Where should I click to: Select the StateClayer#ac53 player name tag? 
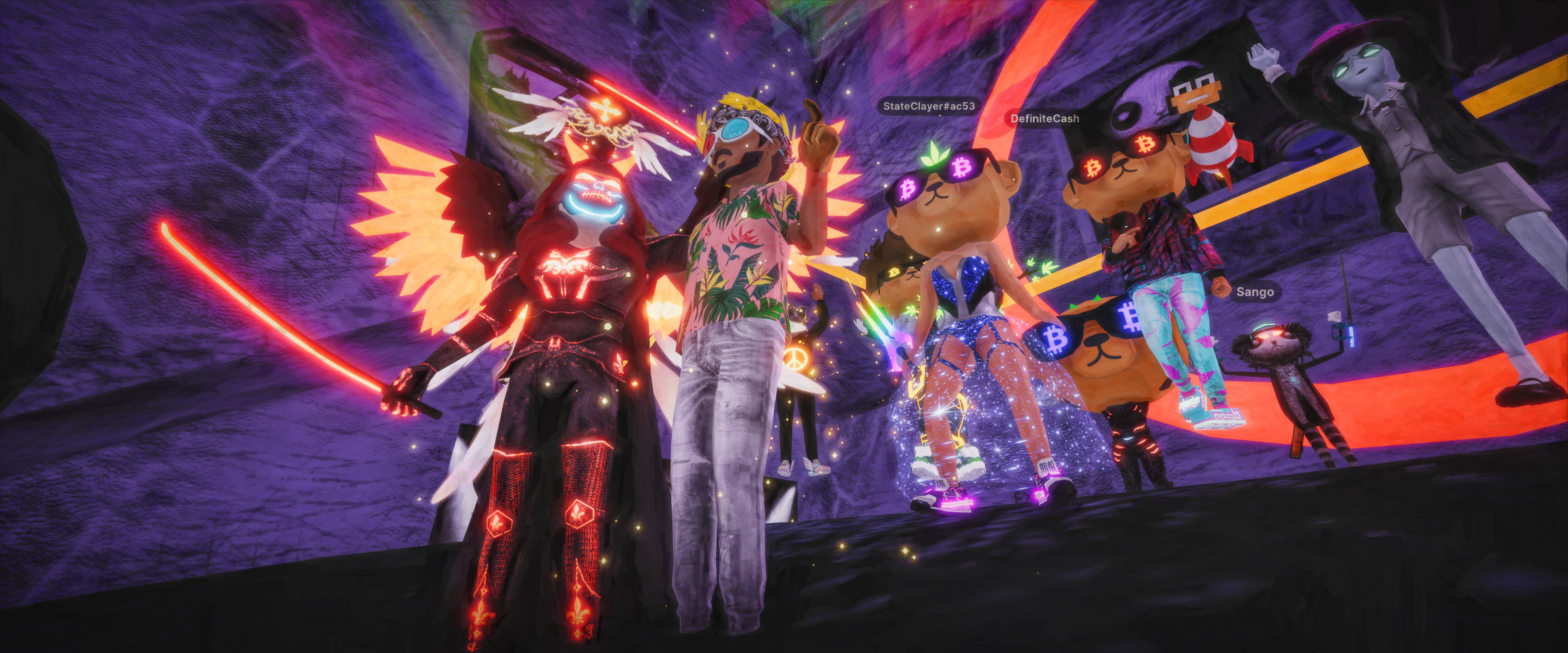(929, 107)
